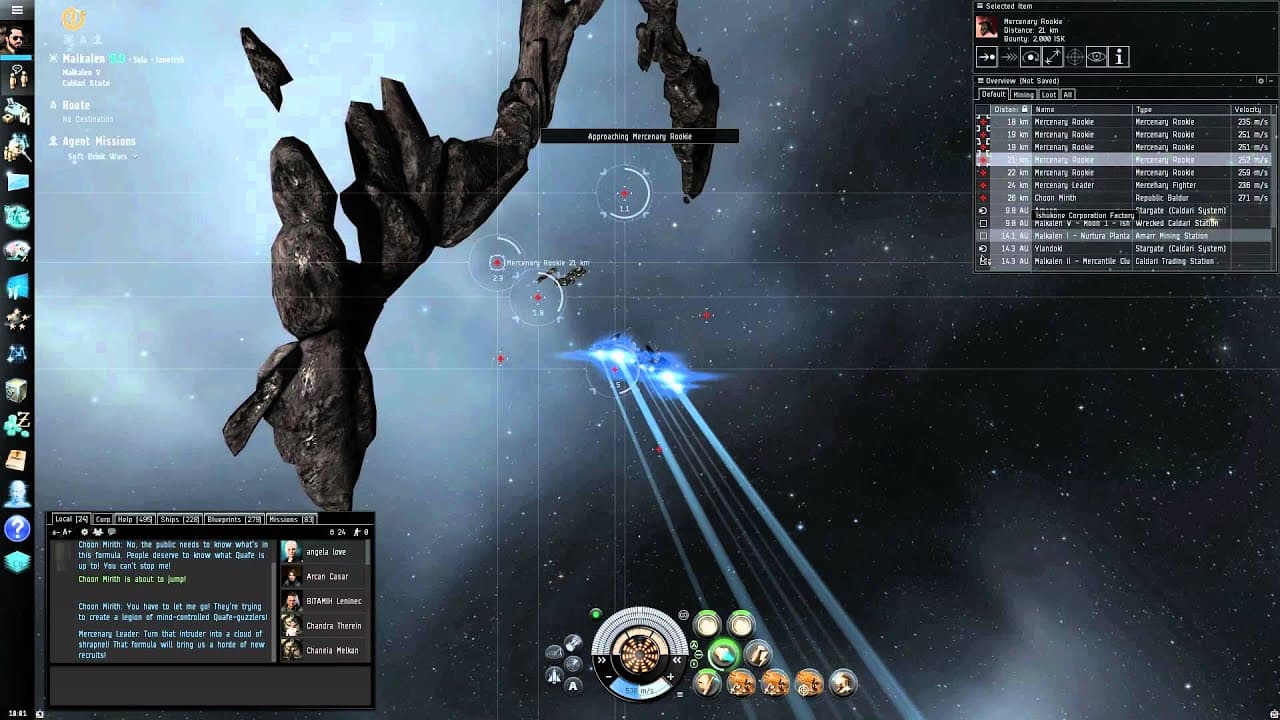Select the Ylandoki stargate row
1280x720 pixels.
click(x=1048, y=249)
